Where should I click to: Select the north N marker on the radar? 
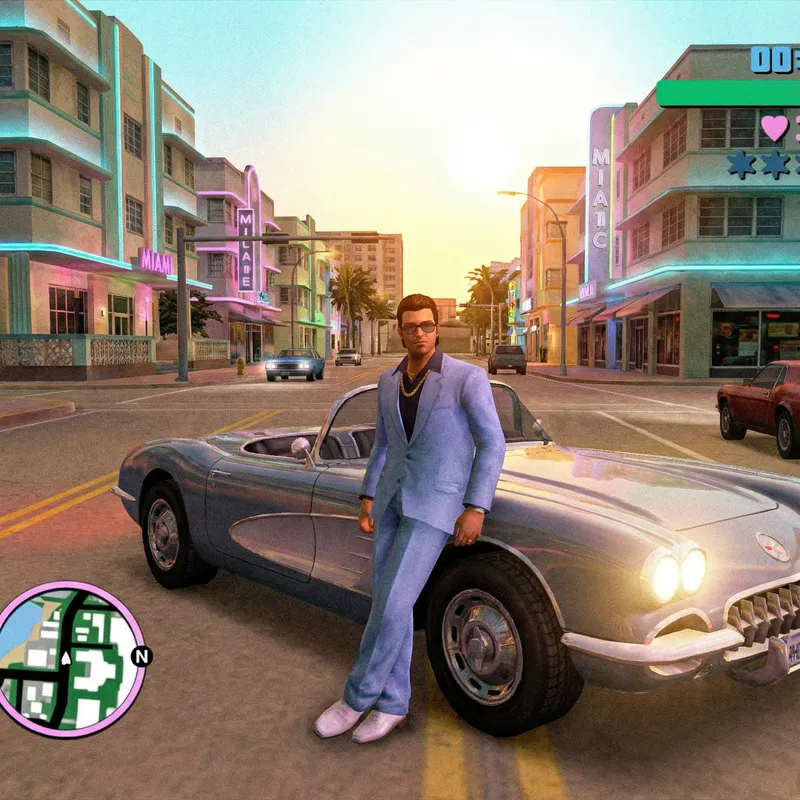pyautogui.click(x=141, y=656)
